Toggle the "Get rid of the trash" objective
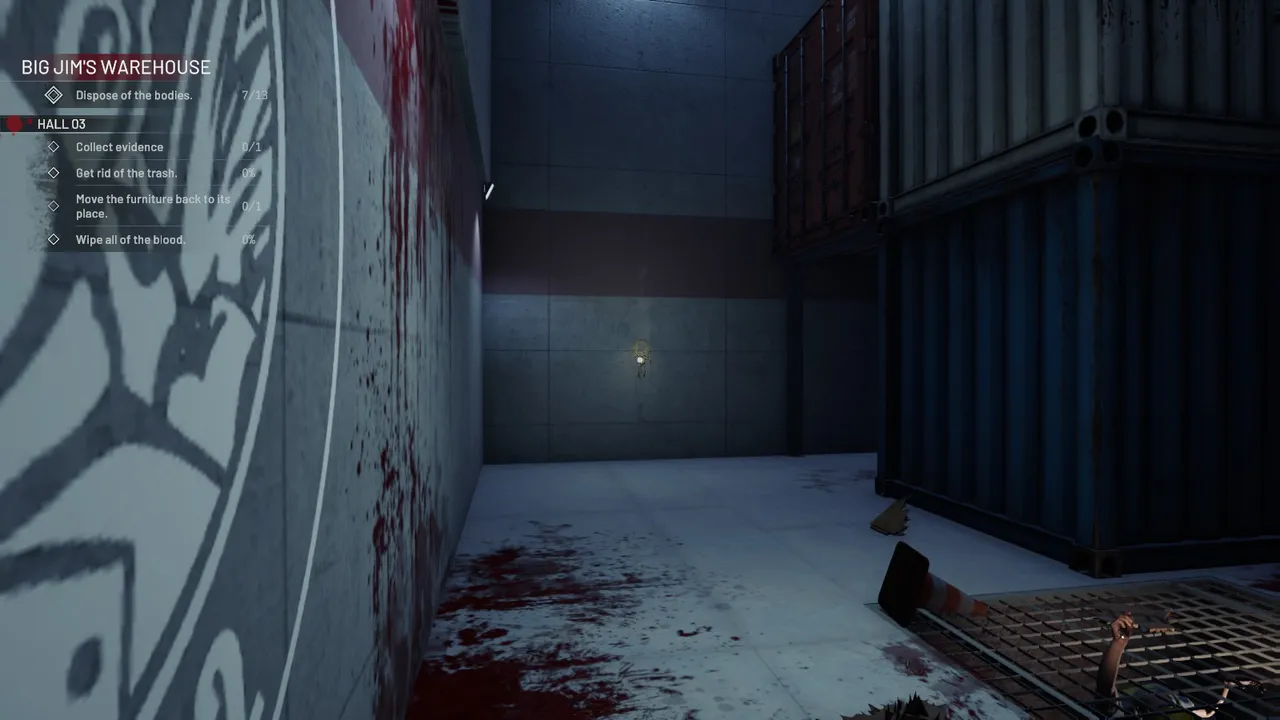This screenshot has height=720, width=1280. (x=126, y=172)
